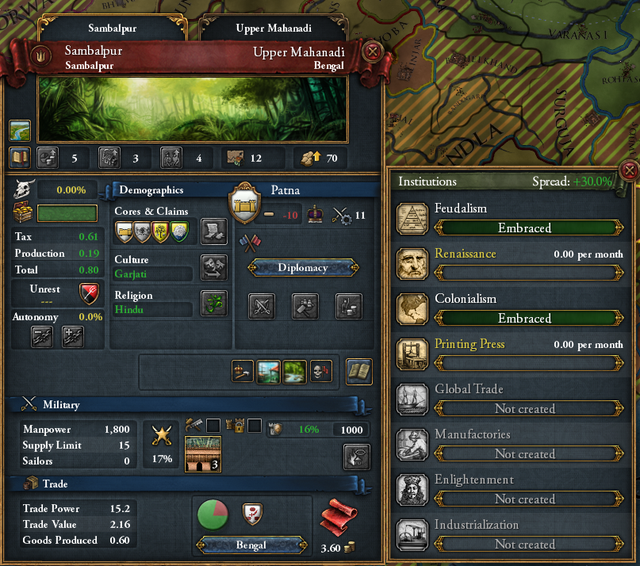
Task: Click the red silk trade goods icon
Action: click(x=338, y=519)
